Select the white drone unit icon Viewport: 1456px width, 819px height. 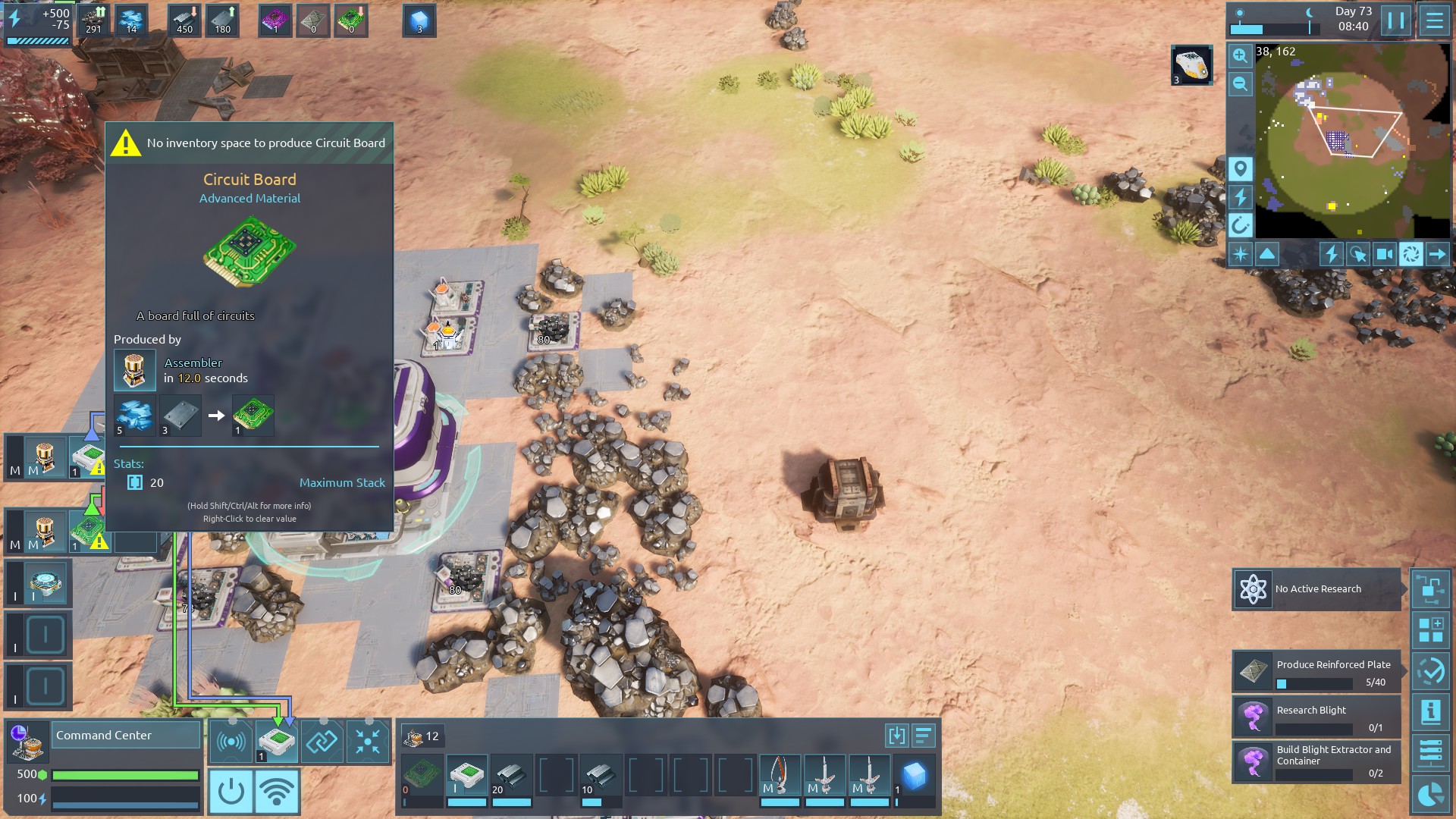click(1191, 64)
